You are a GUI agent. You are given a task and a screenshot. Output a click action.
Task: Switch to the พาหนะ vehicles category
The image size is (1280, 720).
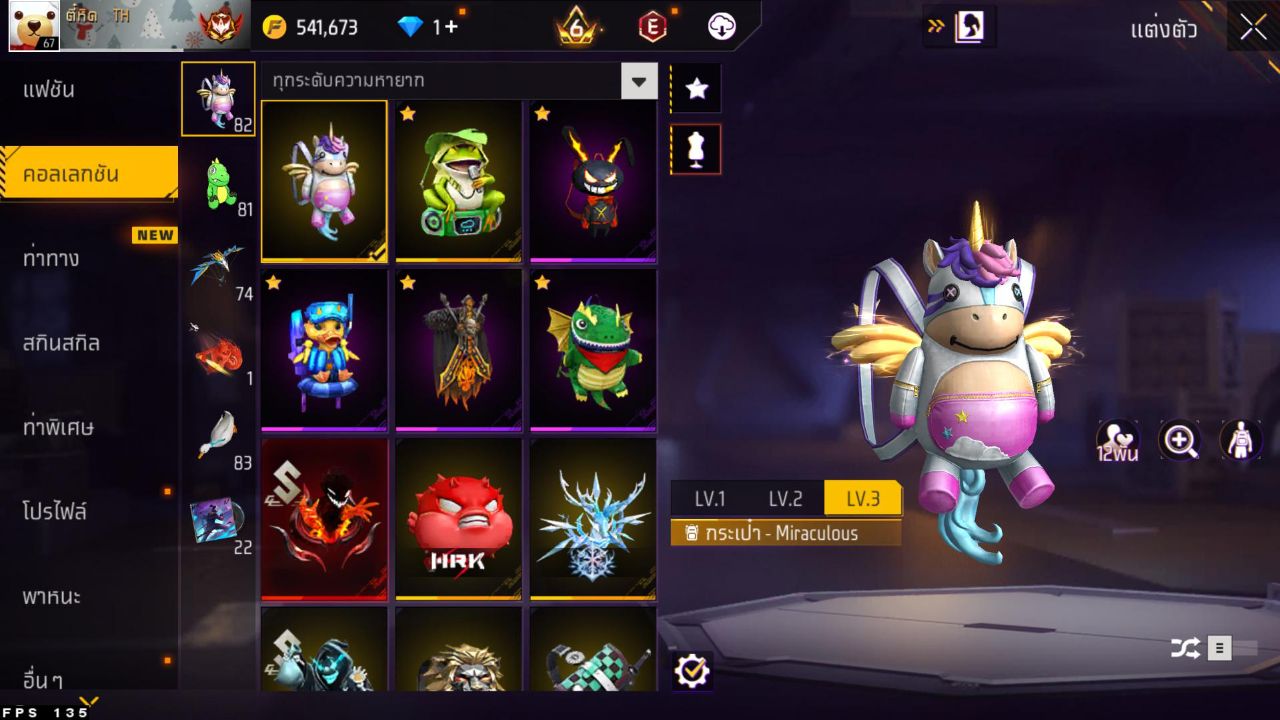(52, 597)
